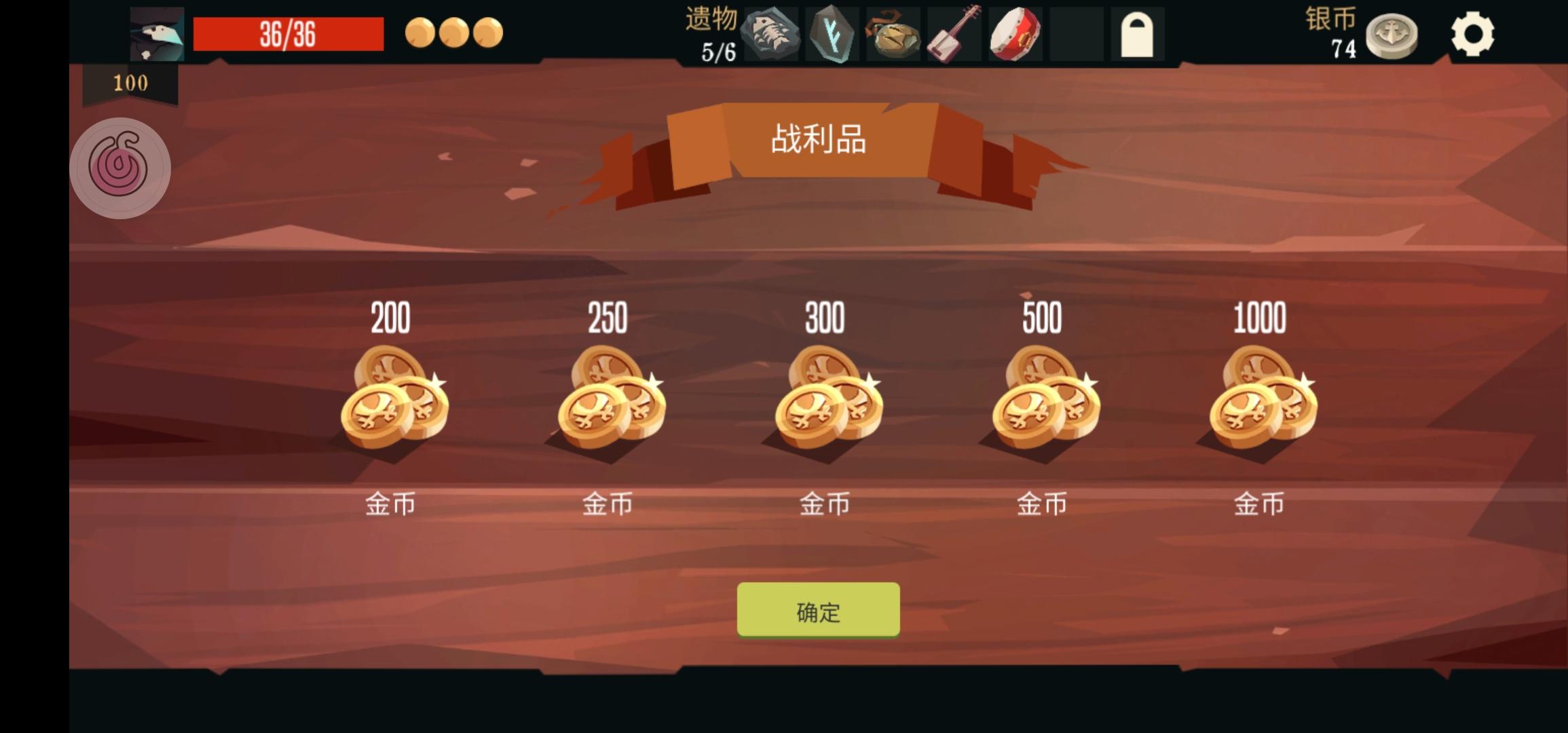Tap the 100 banner flag
The image size is (1568, 733).
pos(129,83)
